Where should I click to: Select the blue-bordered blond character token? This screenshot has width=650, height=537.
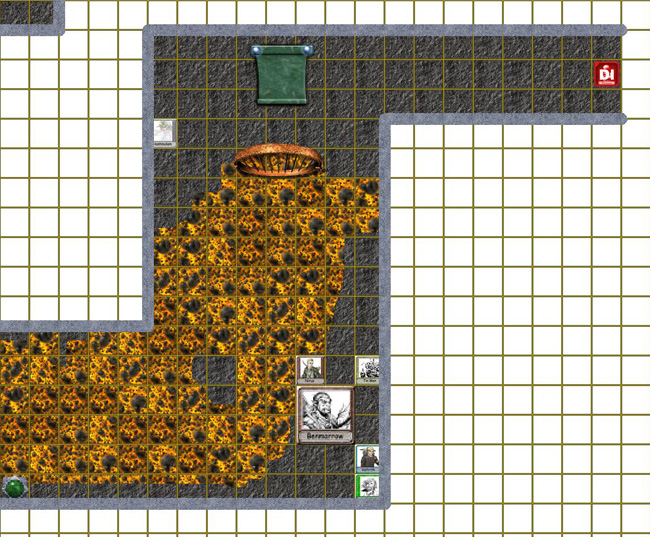367,459
